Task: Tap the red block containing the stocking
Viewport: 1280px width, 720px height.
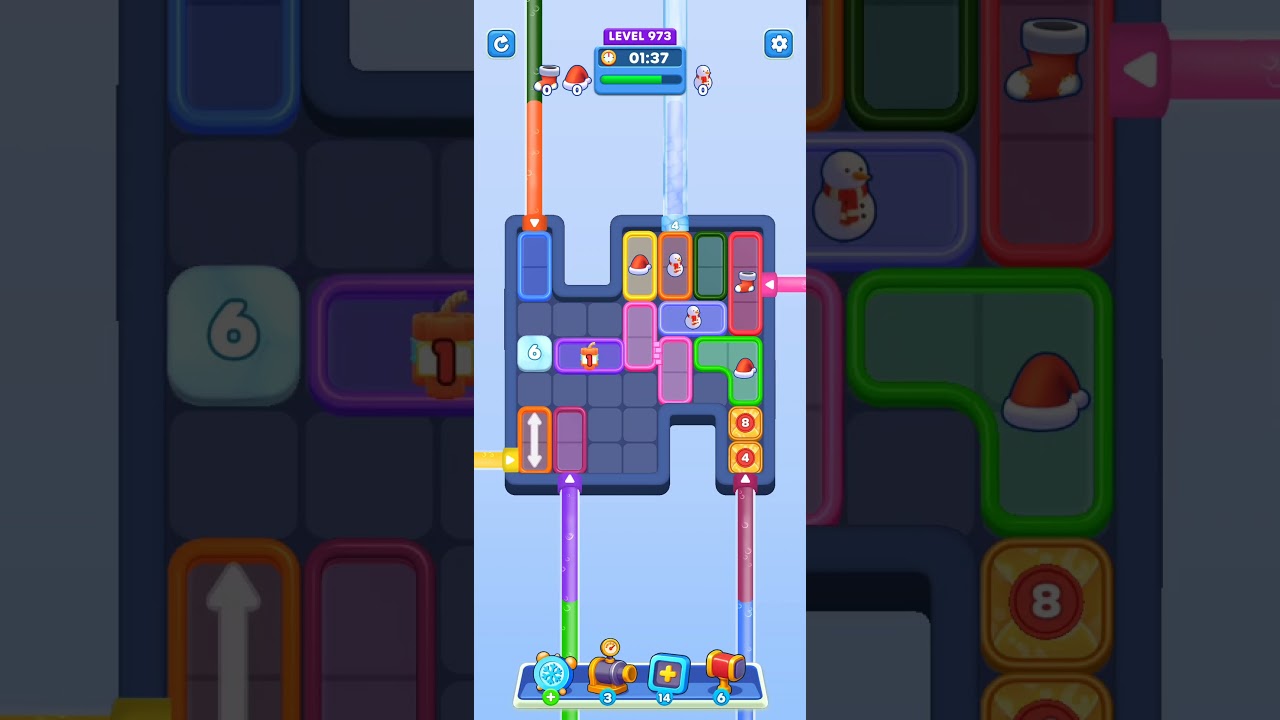Action: tap(748, 280)
